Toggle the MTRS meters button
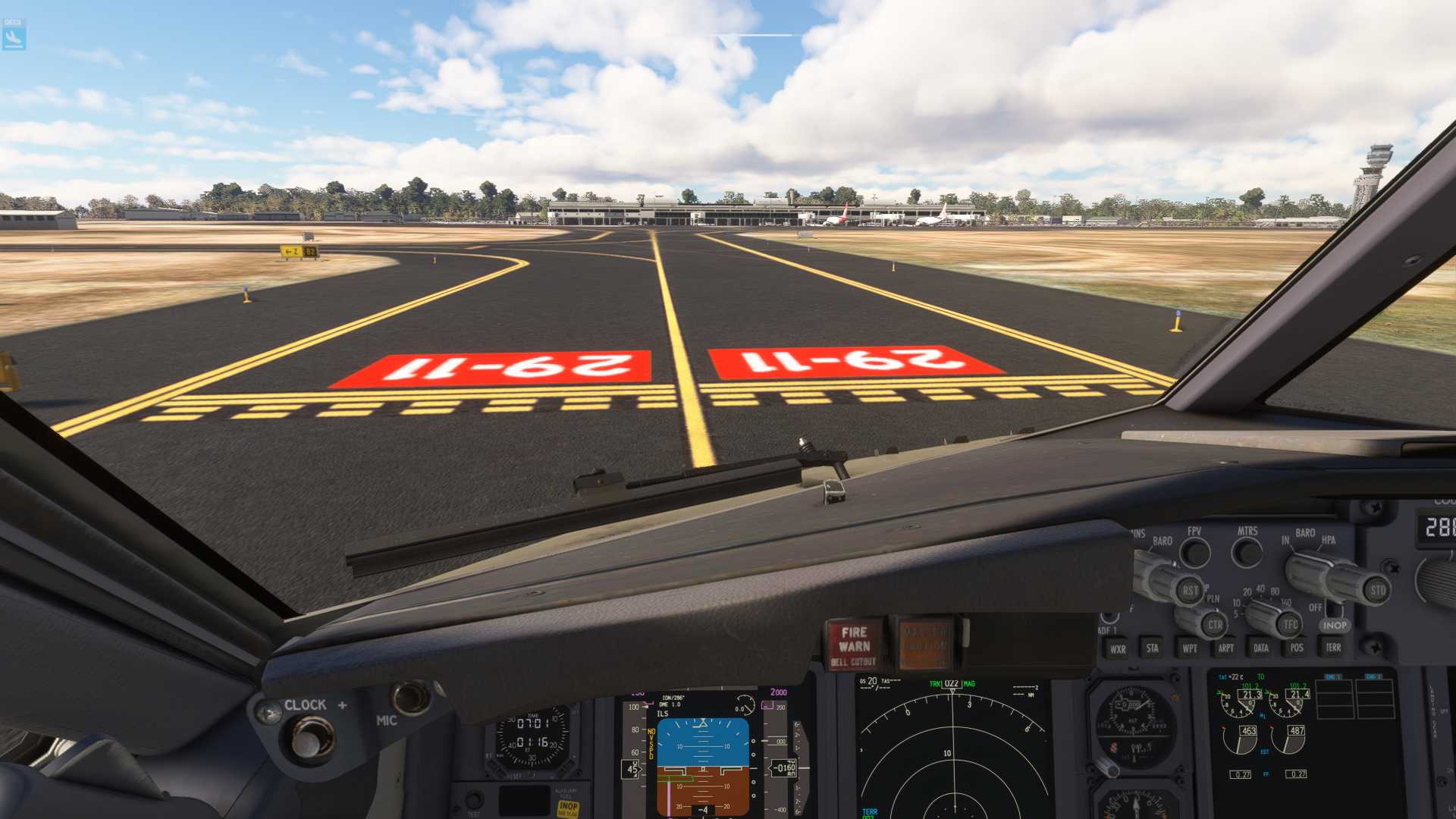The height and width of the screenshot is (819, 1456). click(x=1247, y=553)
